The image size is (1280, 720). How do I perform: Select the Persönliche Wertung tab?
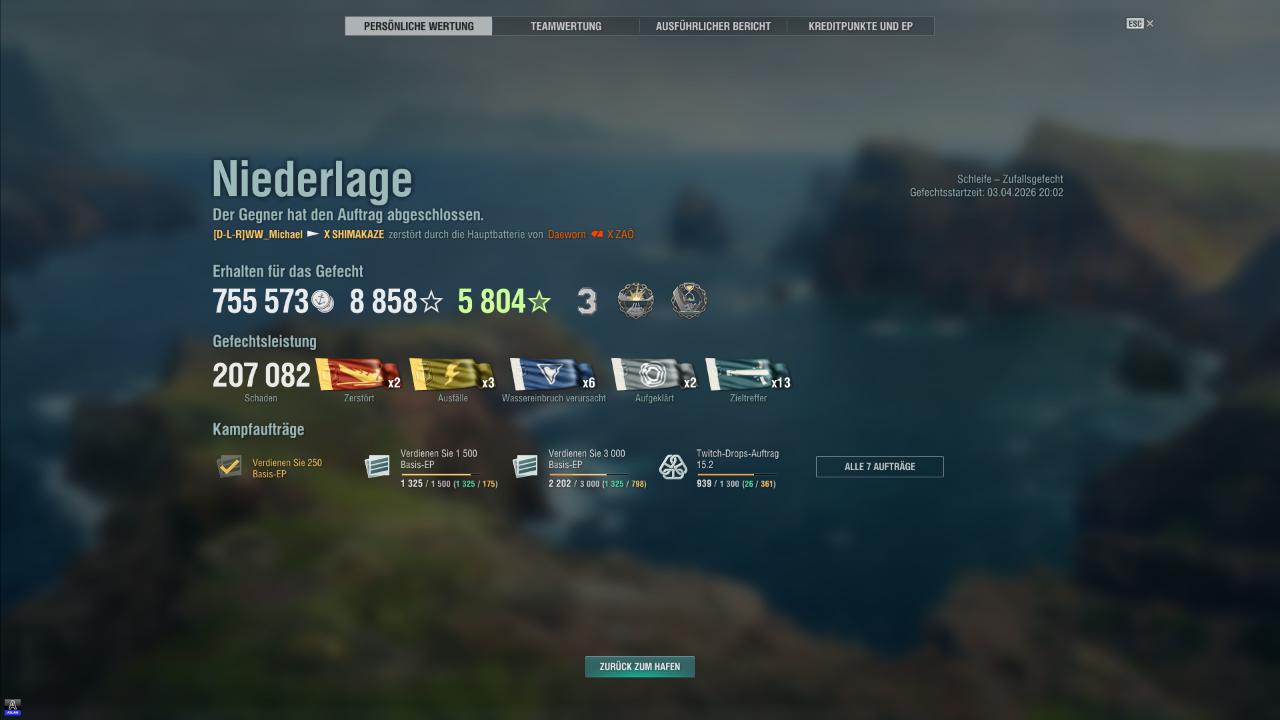[x=419, y=26]
